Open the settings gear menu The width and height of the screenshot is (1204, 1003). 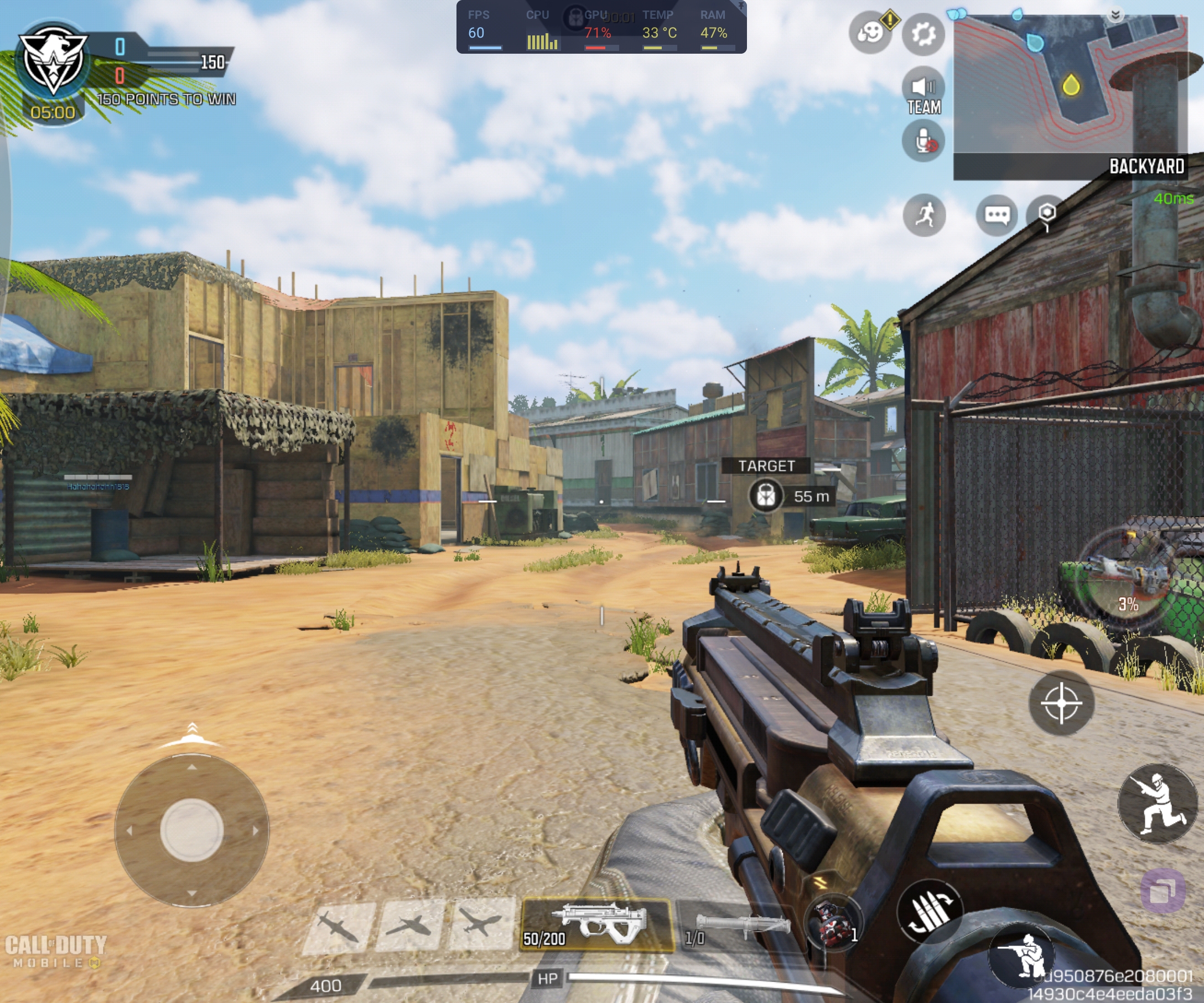[x=923, y=34]
